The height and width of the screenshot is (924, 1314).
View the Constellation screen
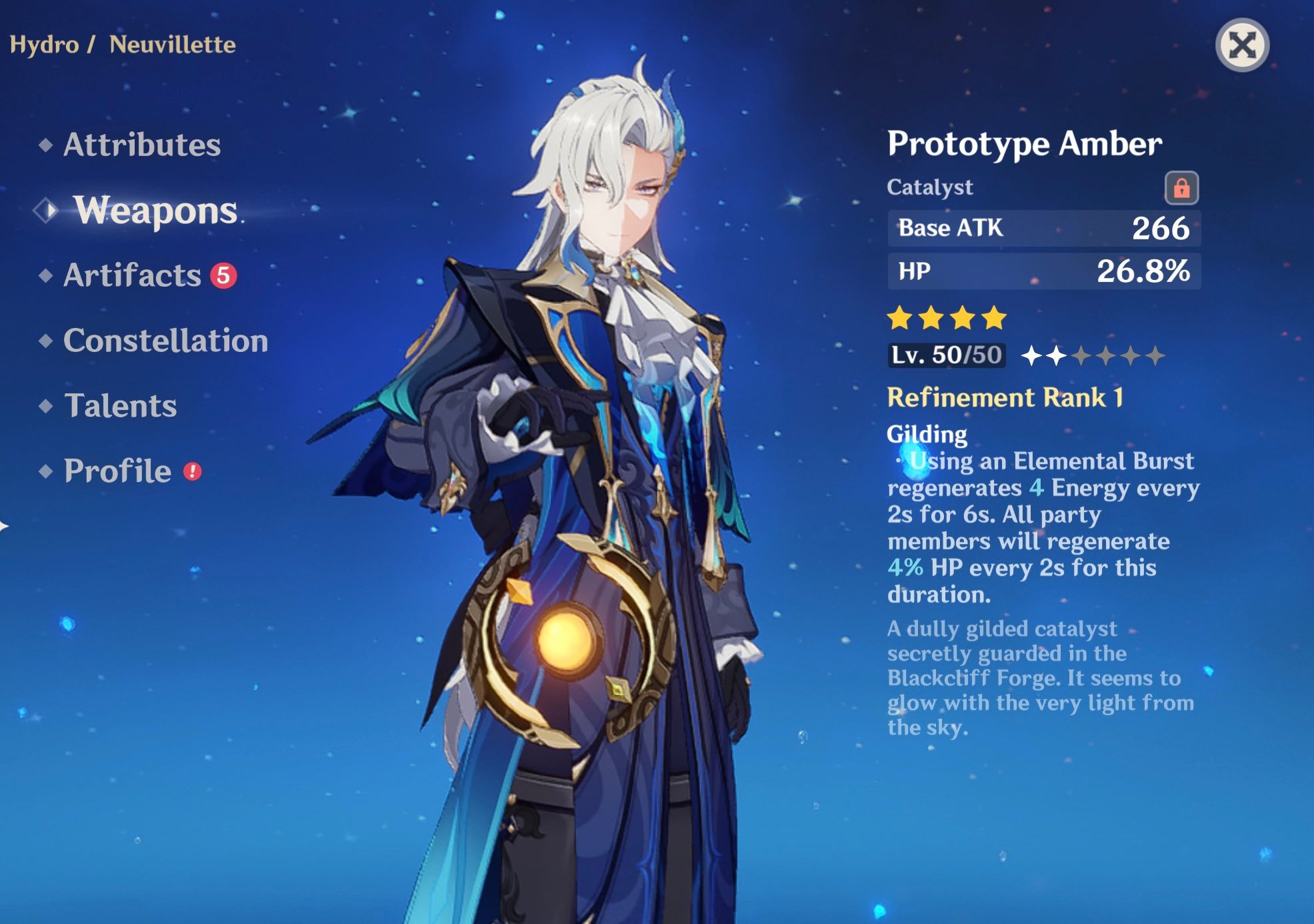165,341
